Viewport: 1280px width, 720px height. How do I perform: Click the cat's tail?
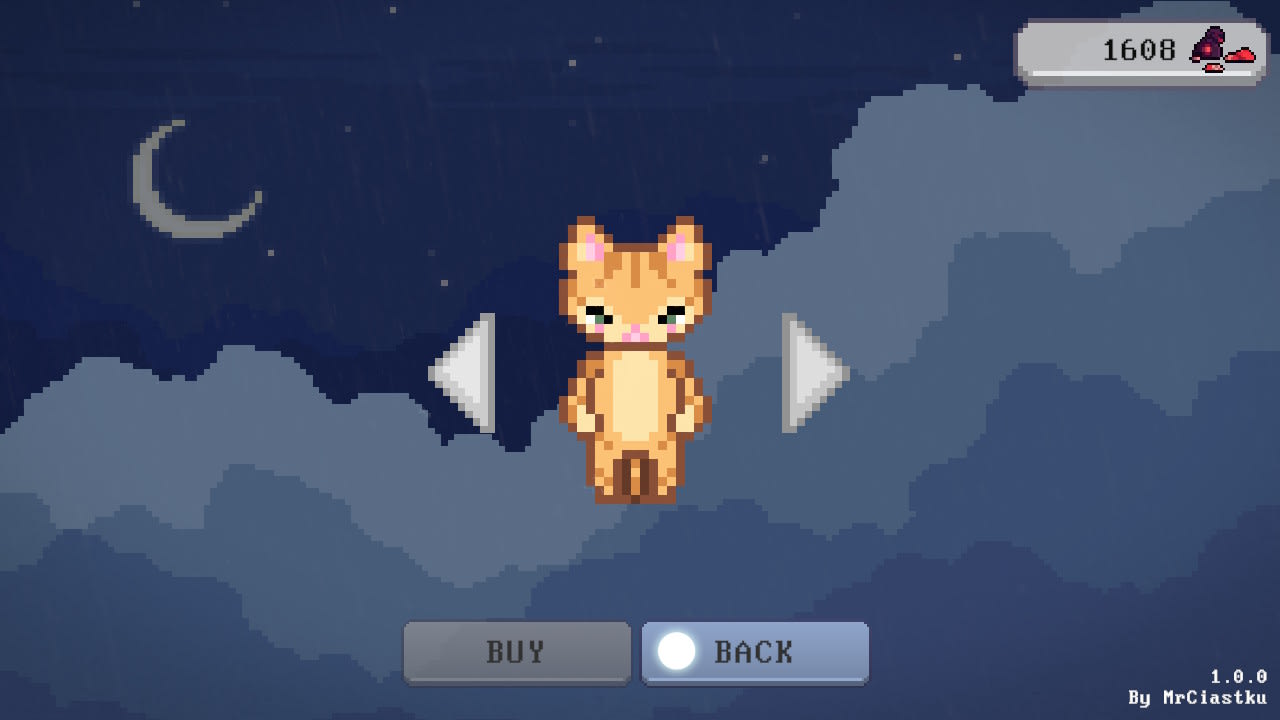[637, 478]
